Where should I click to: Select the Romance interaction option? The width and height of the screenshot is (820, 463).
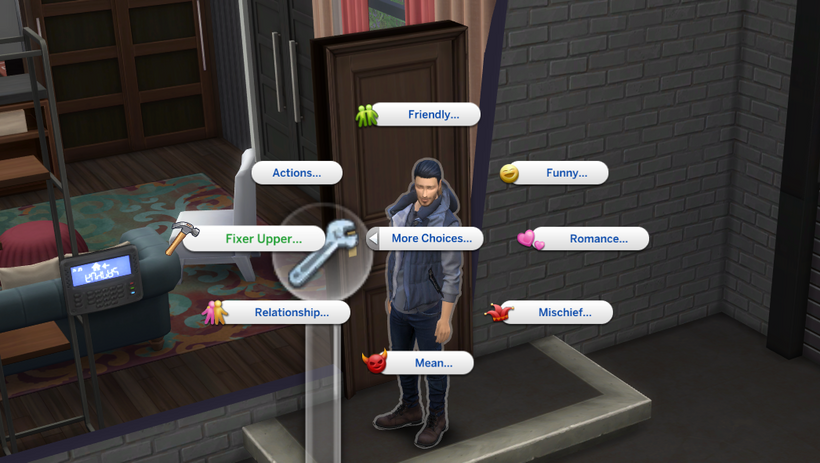[598, 239]
